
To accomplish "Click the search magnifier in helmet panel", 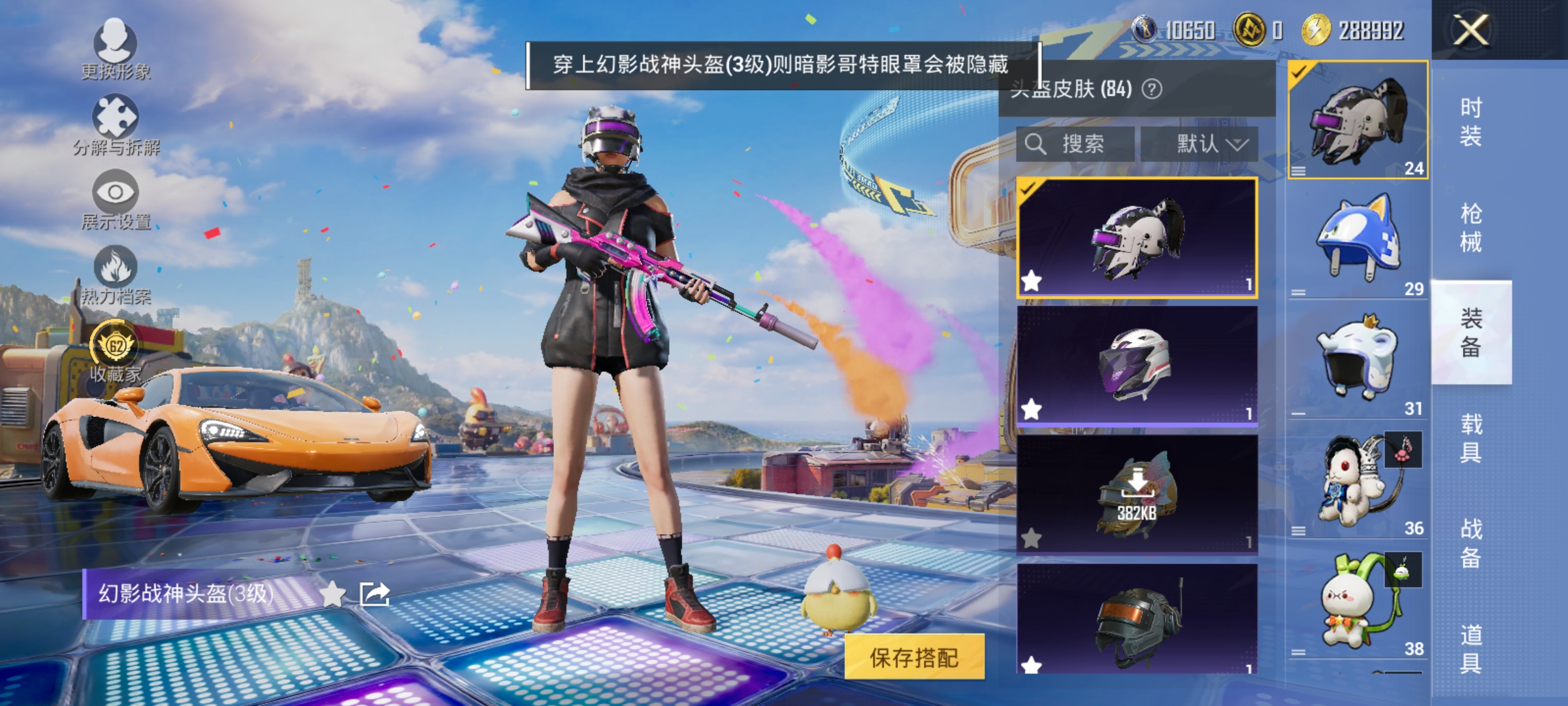I will coord(1036,144).
